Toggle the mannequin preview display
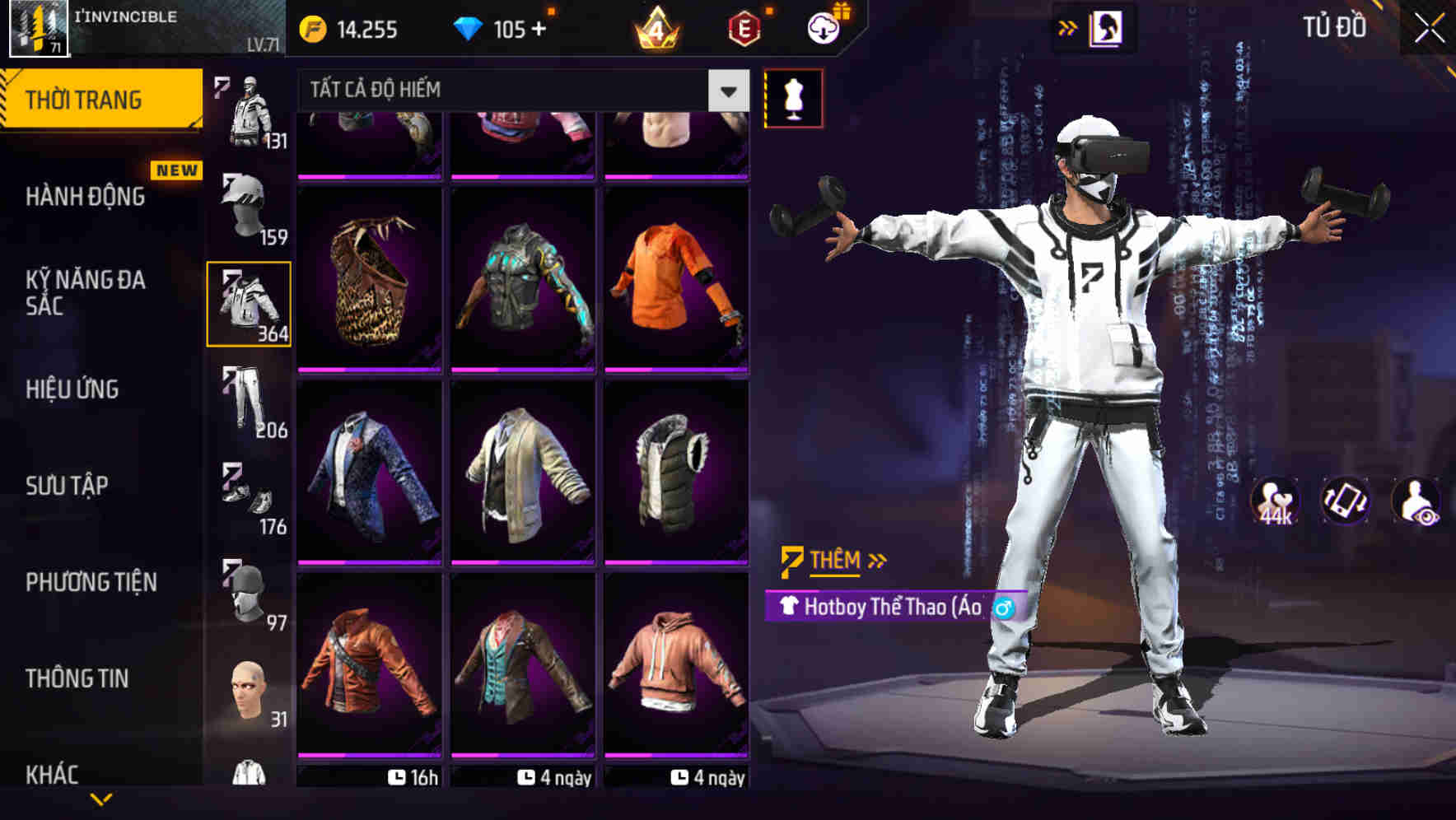Screen dimensions: 1456x820 pyautogui.click(x=794, y=97)
